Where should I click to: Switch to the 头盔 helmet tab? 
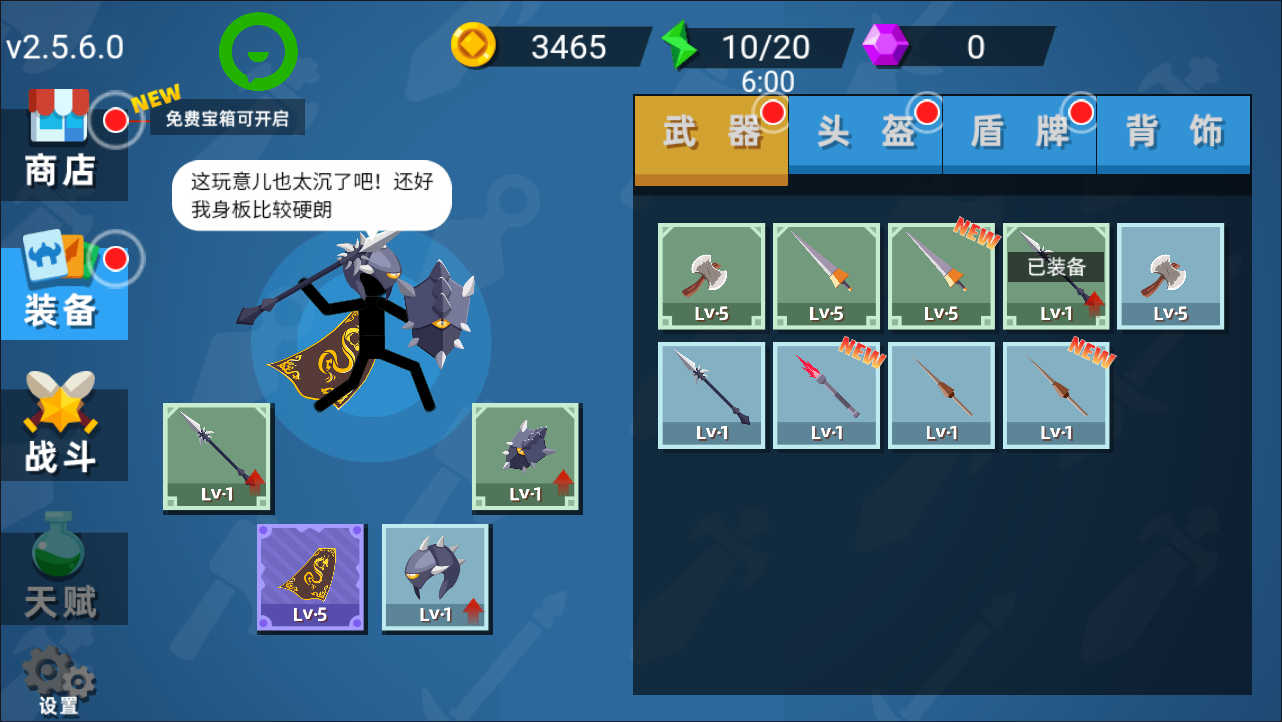[x=866, y=134]
